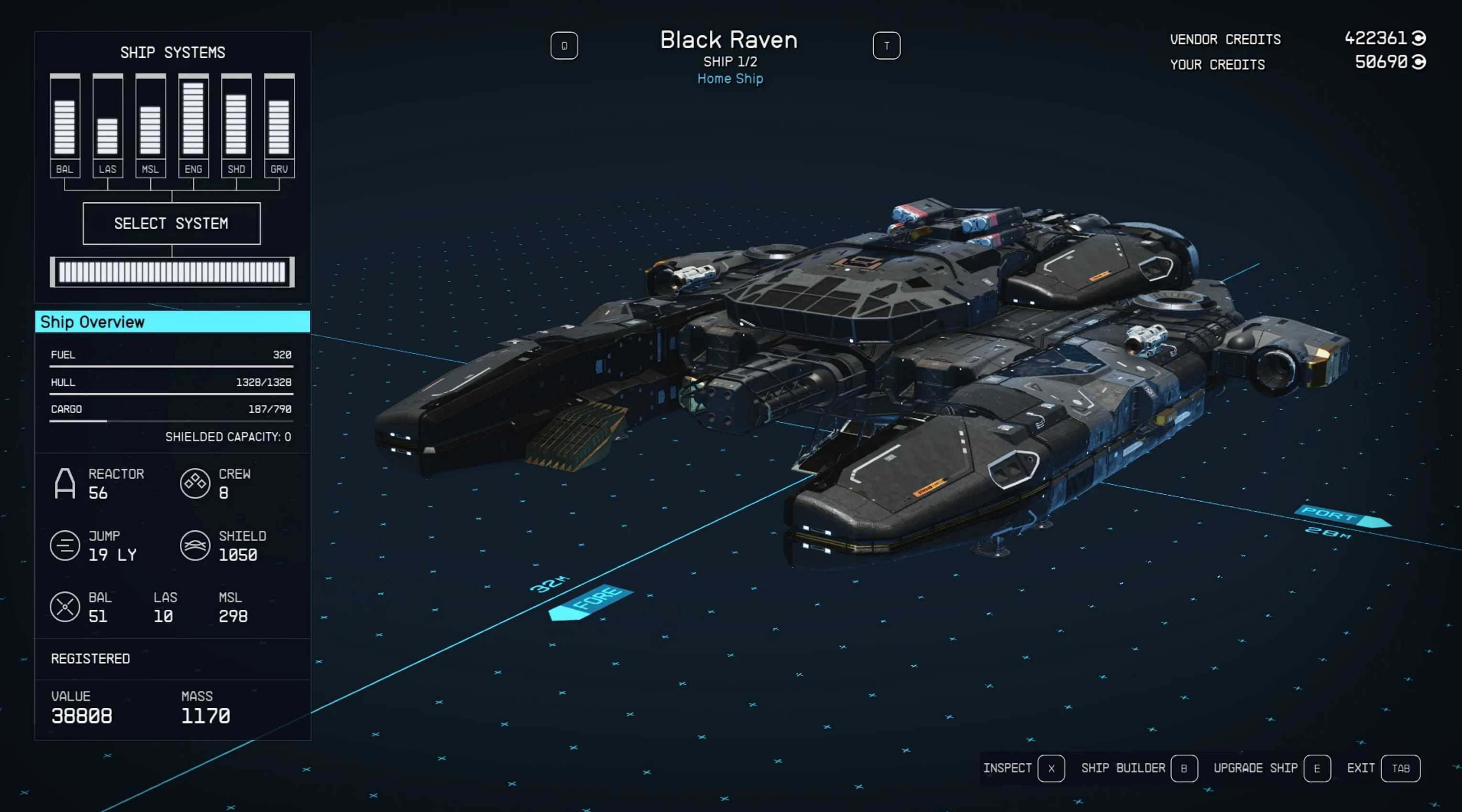Click the Select System box
Image resolution: width=1462 pixels, height=812 pixels.
pos(171,224)
